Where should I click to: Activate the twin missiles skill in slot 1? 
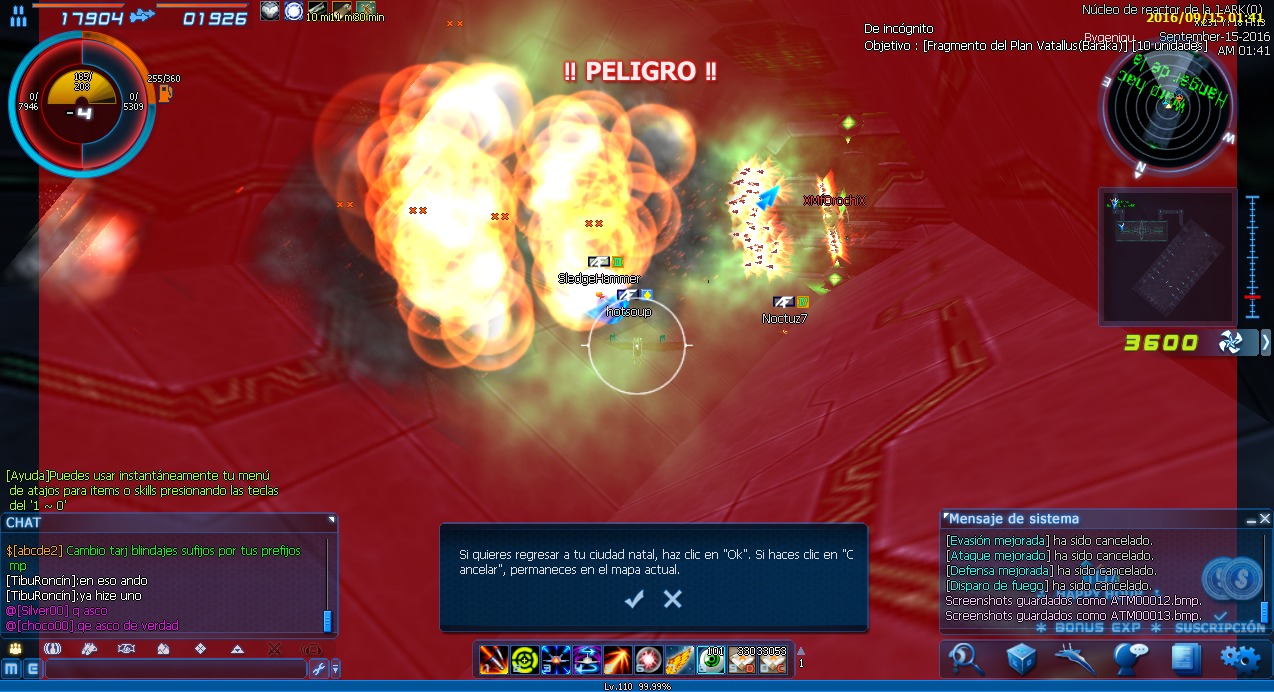point(493,659)
